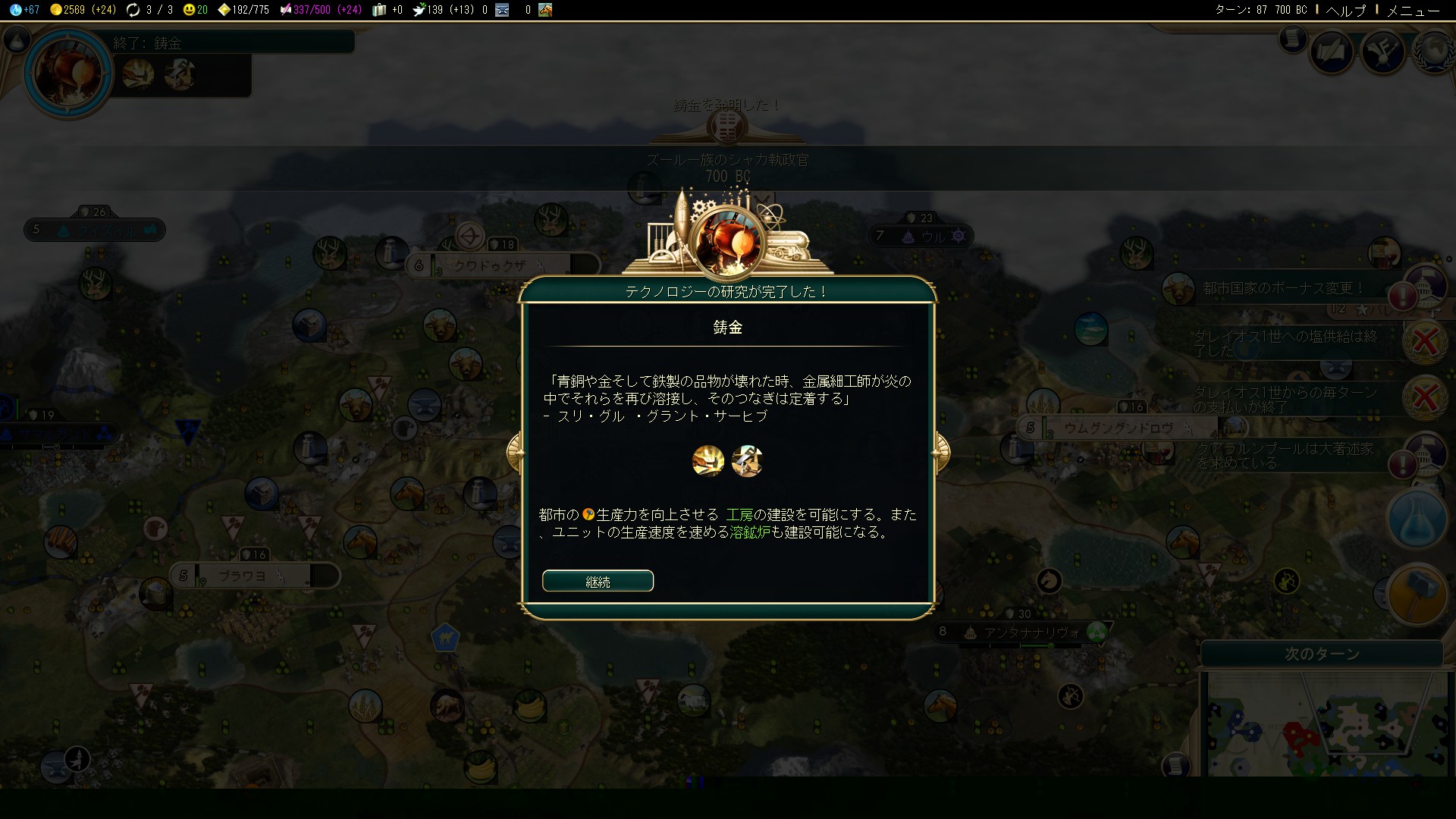Screen dimensions: 1456x819
Task: Choose research via the blue flask notification
Action: 1417,519
